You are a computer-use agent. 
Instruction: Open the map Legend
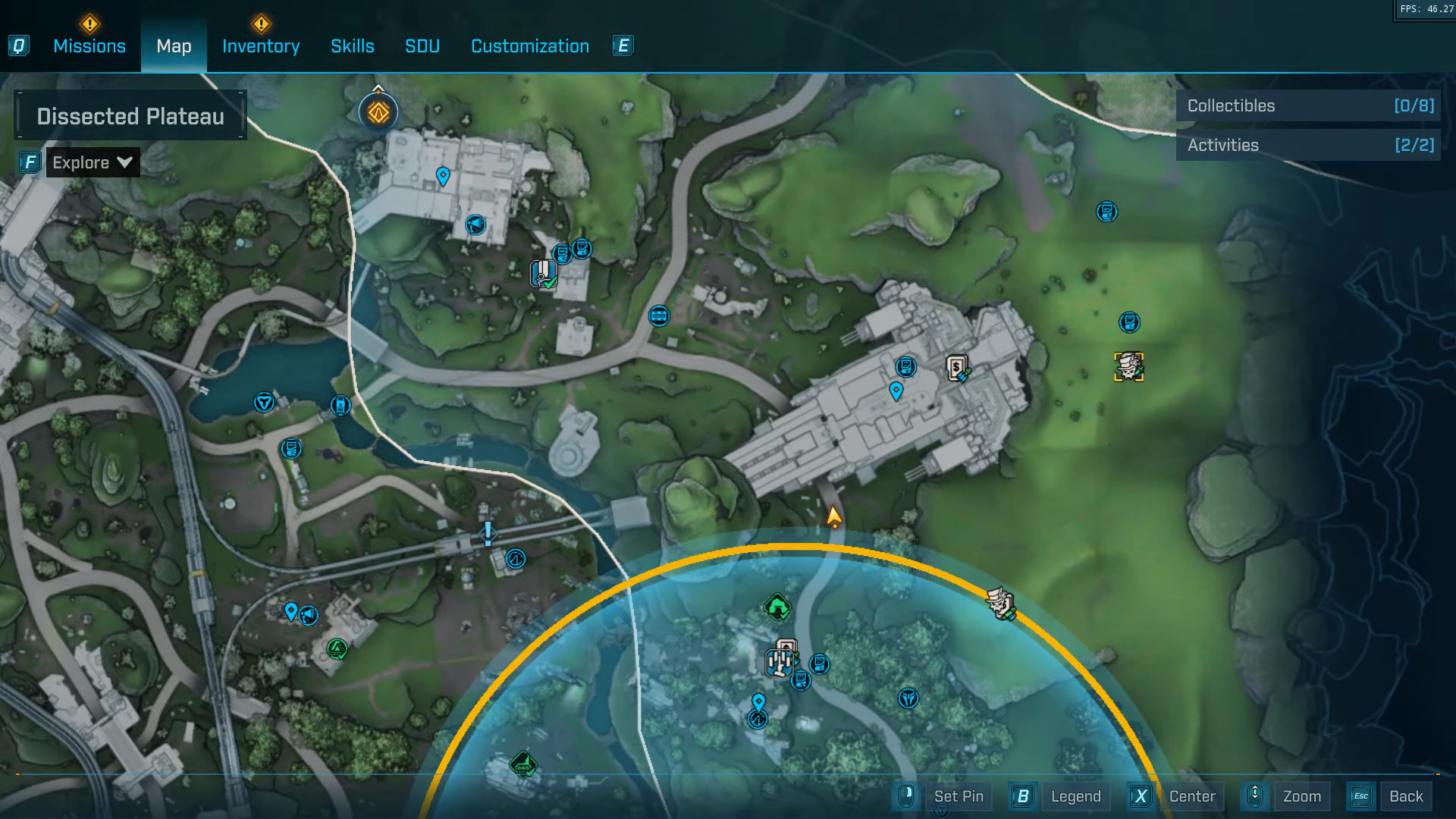1075,796
